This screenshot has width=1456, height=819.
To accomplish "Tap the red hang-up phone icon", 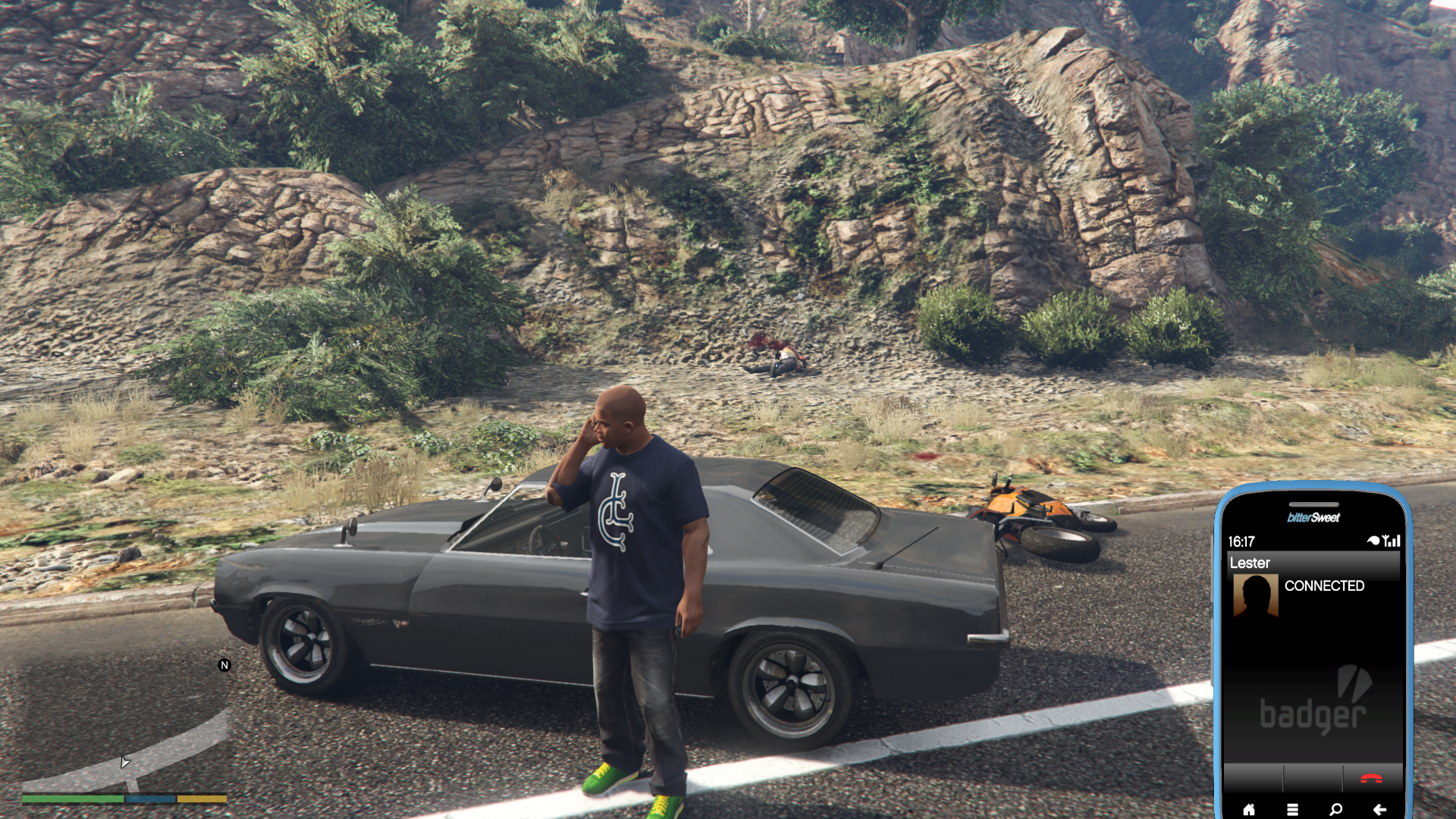I will point(1372,777).
